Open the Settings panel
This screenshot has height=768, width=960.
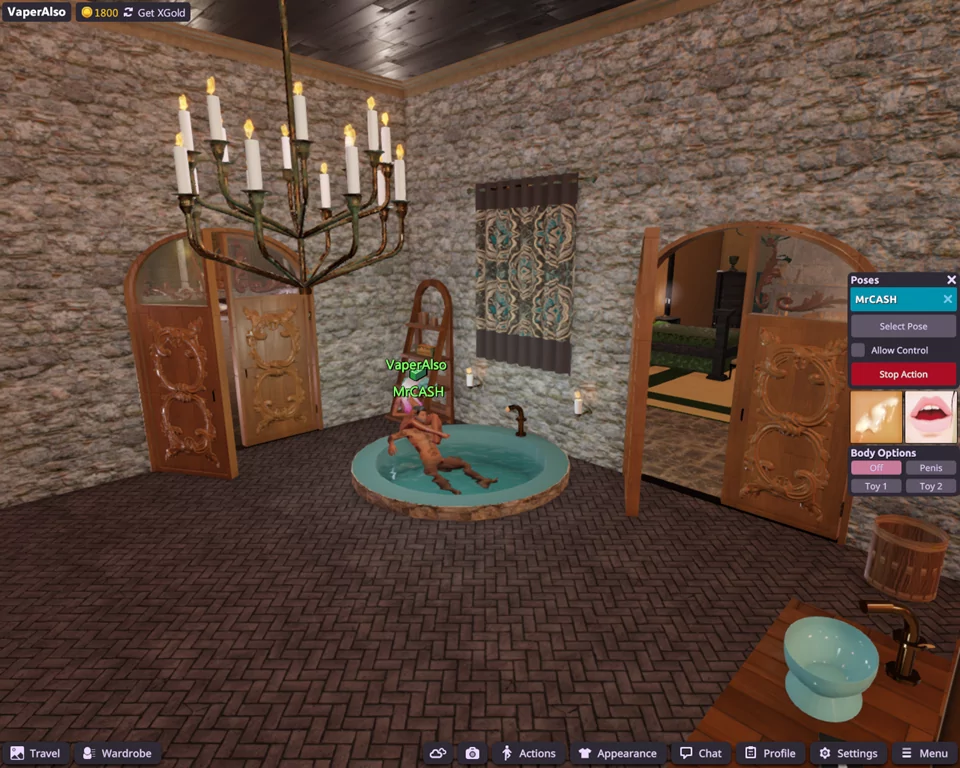pos(848,753)
